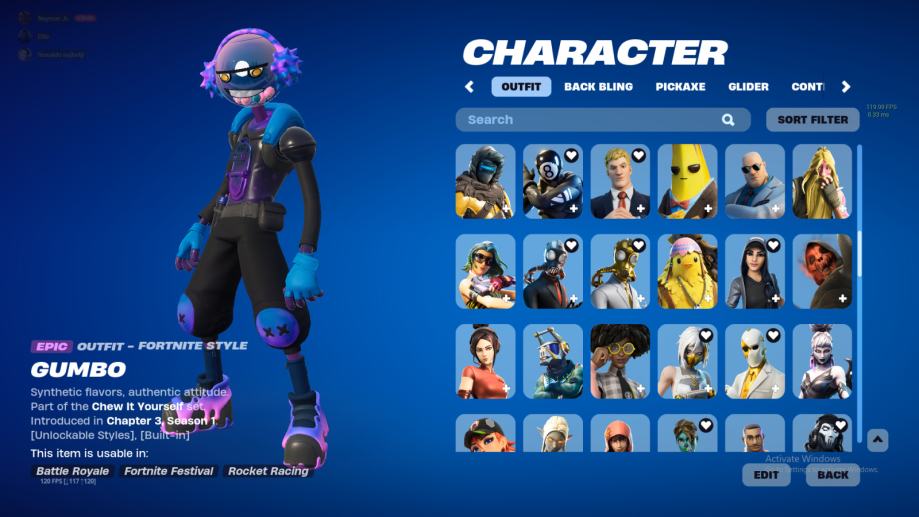
Task: Choose the red glowing skull hooded outfit
Action: (822, 271)
